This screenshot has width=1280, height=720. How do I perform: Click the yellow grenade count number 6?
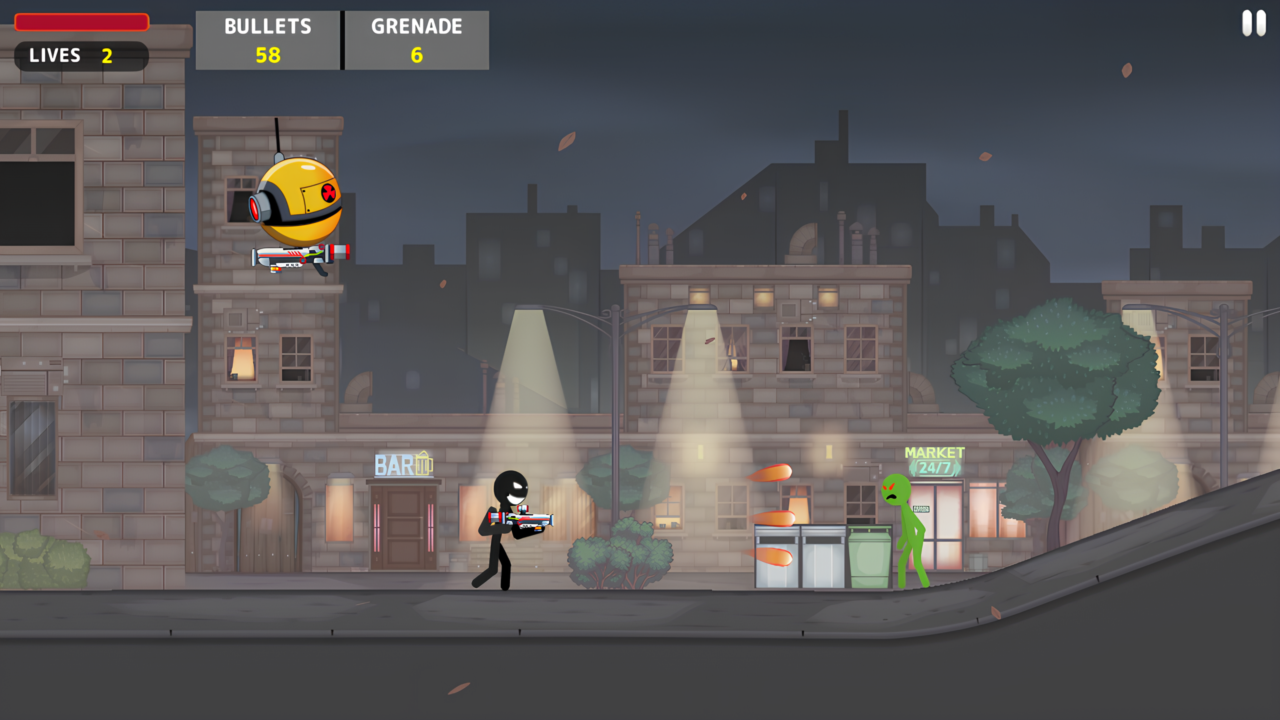point(416,54)
